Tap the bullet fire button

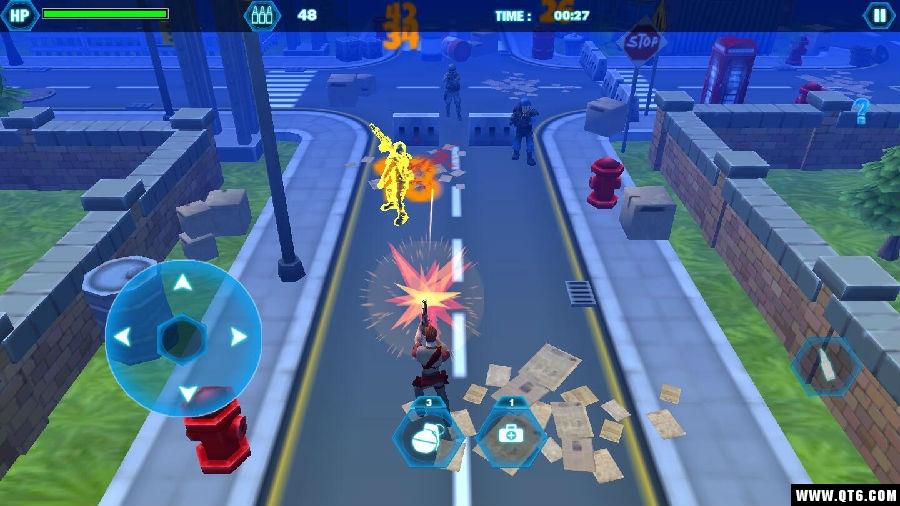point(826,364)
